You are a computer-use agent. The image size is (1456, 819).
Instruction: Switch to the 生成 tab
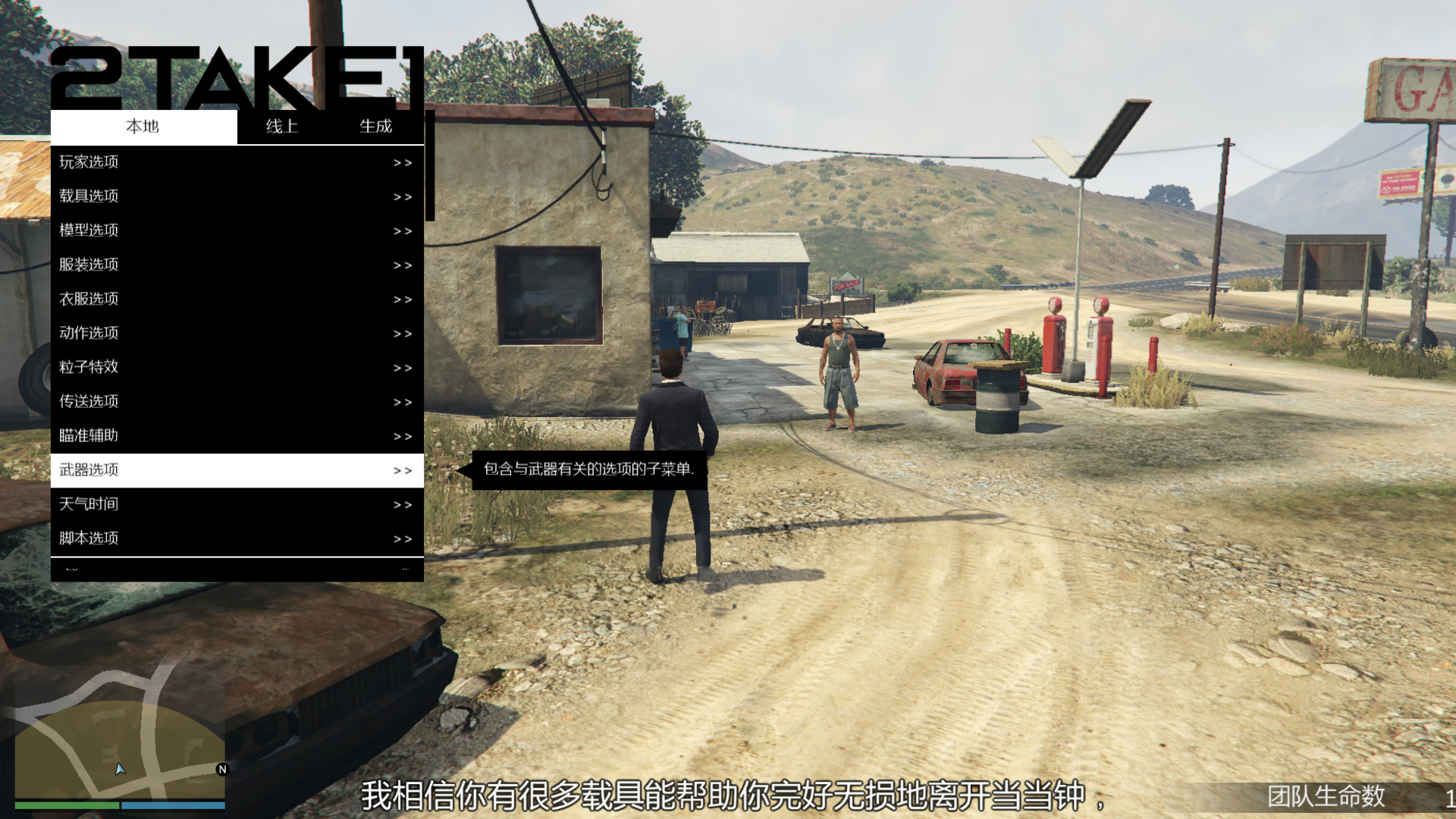376,127
